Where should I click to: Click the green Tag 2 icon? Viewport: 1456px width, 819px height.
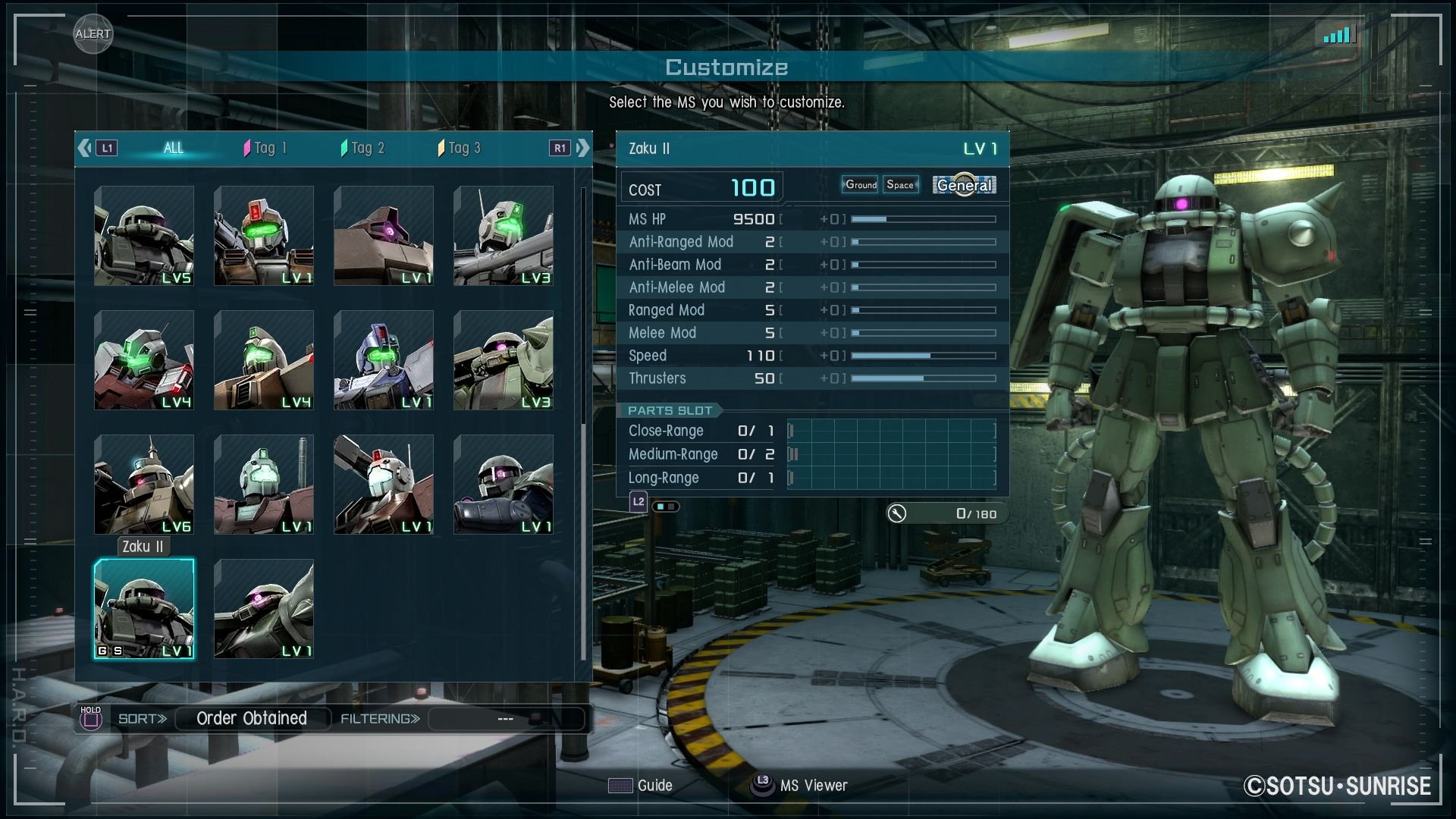(x=346, y=148)
